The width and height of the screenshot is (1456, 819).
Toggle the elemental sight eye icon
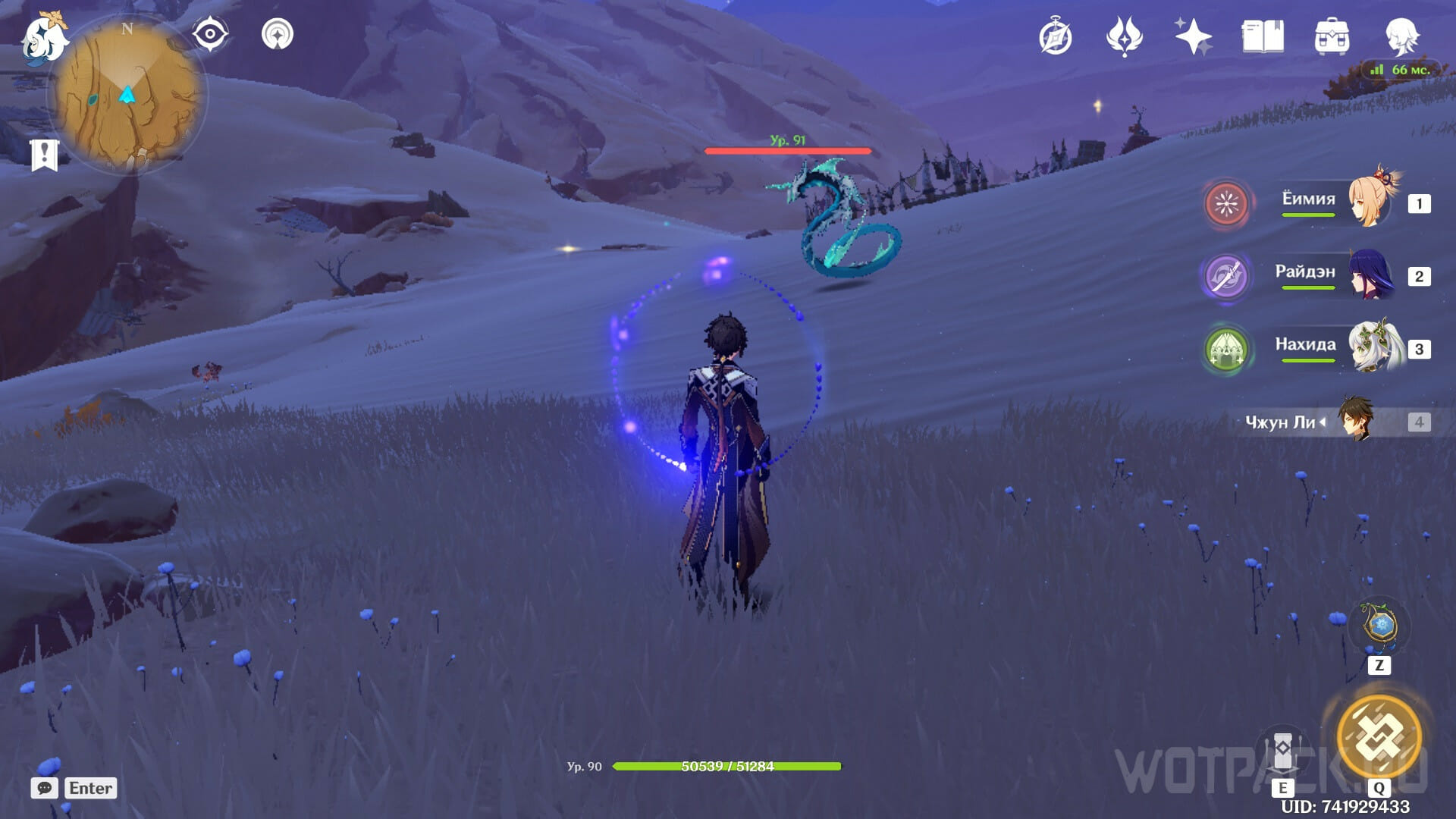[x=210, y=35]
